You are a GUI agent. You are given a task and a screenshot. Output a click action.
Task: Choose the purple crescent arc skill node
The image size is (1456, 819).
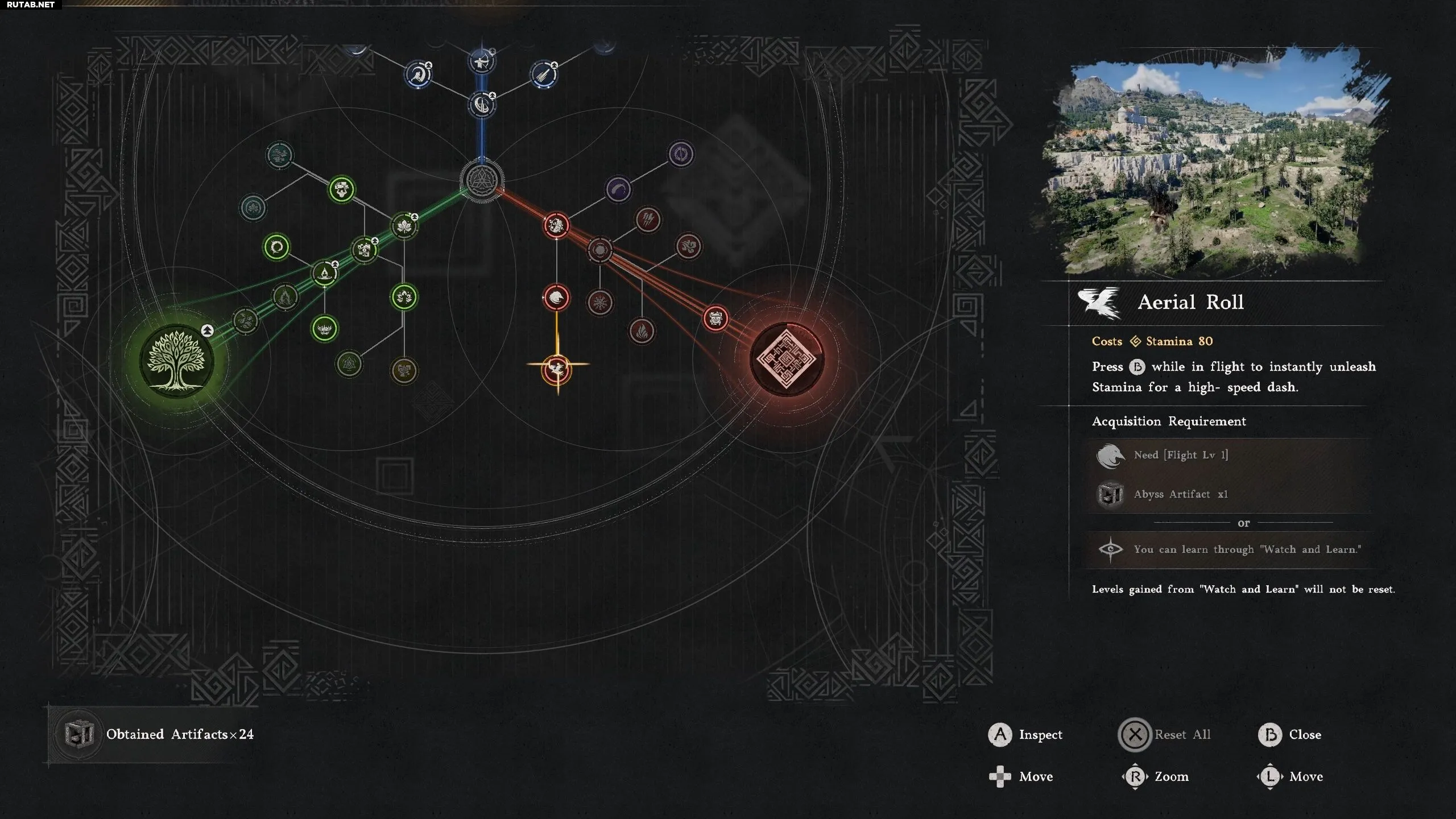point(618,189)
